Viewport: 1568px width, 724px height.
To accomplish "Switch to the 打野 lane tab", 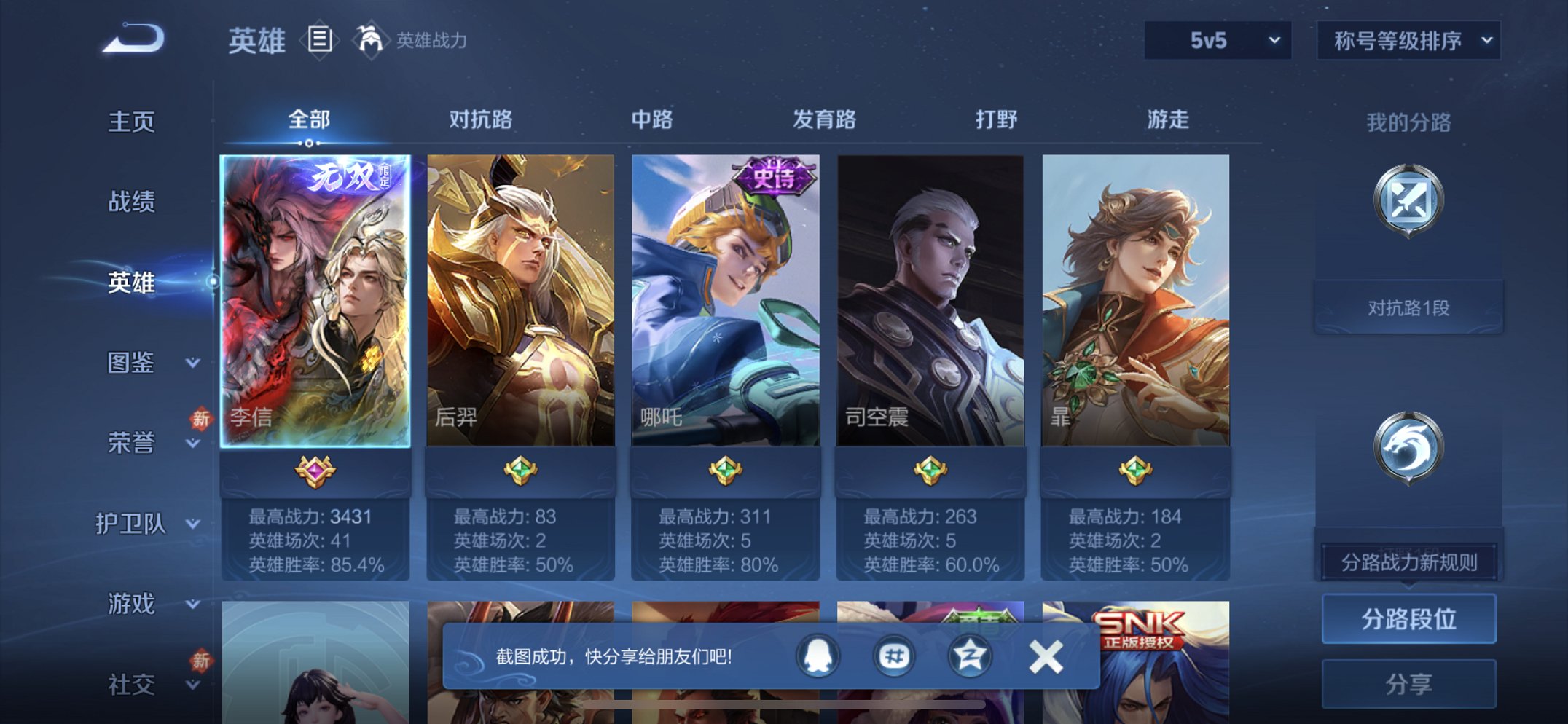I will 997,120.
